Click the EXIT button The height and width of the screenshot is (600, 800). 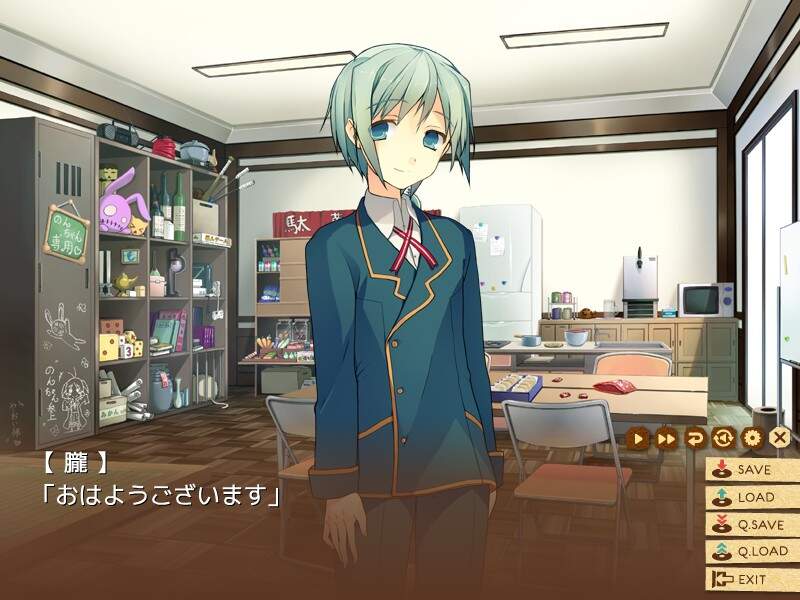pos(750,579)
